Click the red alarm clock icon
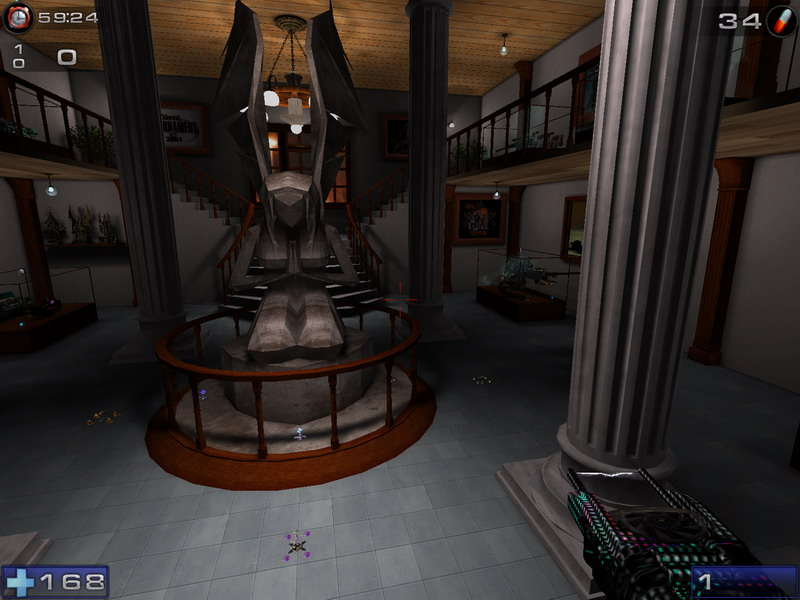This screenshot has height=600, width=800. 18,17
